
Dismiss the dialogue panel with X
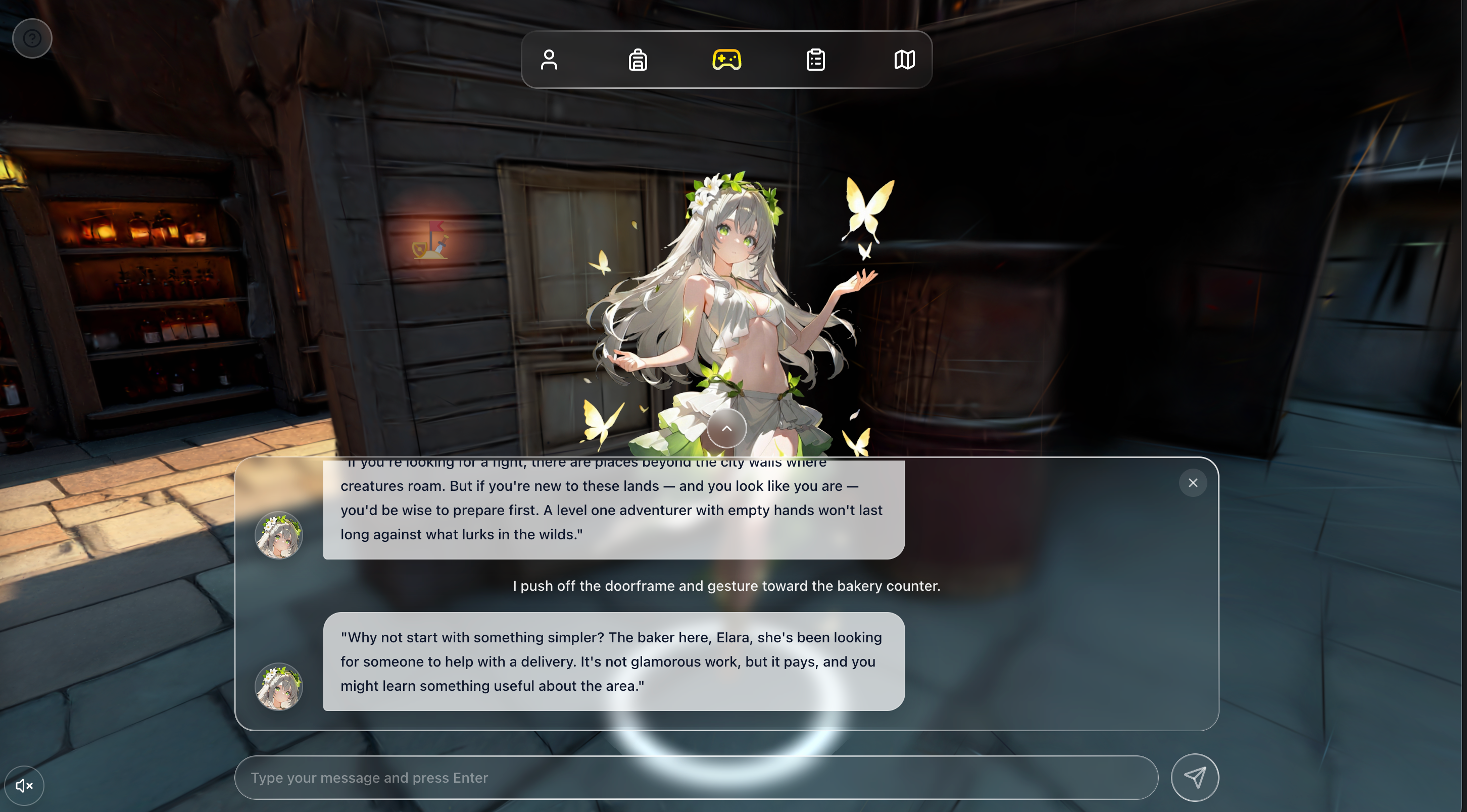point(1193,482)
